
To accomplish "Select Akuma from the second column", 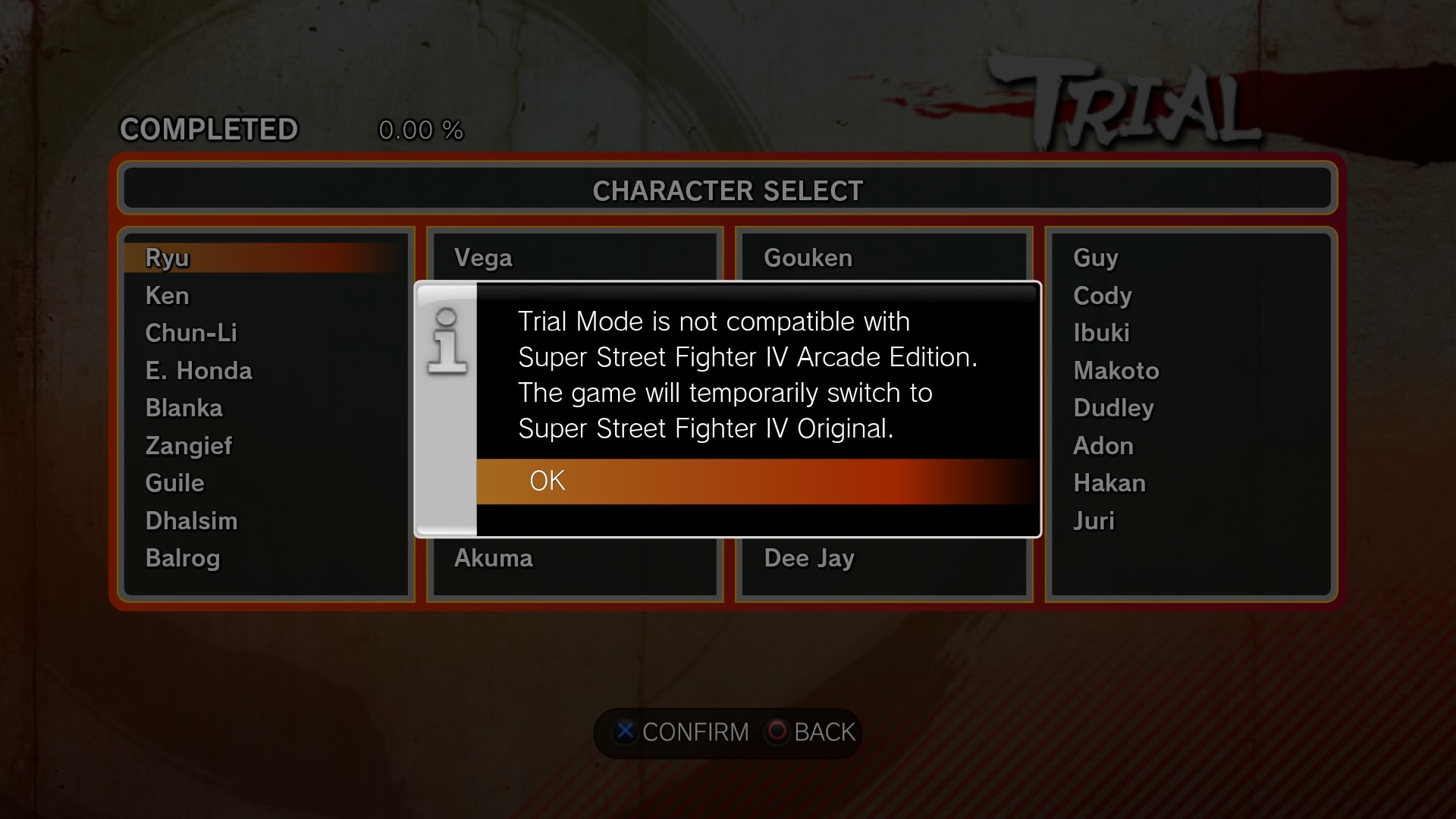I will pos(494,558).
